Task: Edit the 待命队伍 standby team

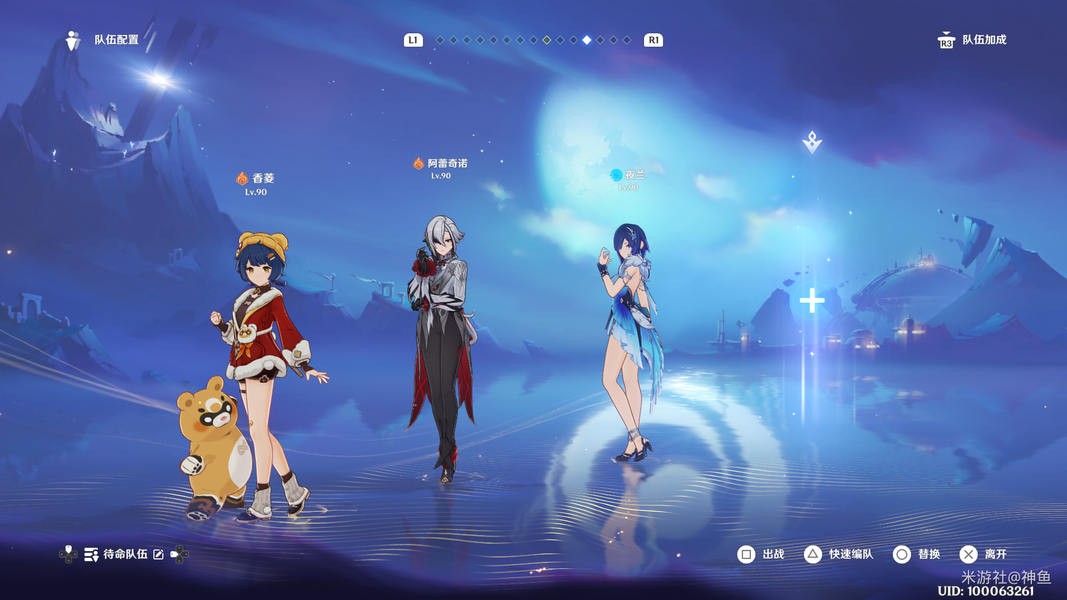Action: click(x=158, y=554)
